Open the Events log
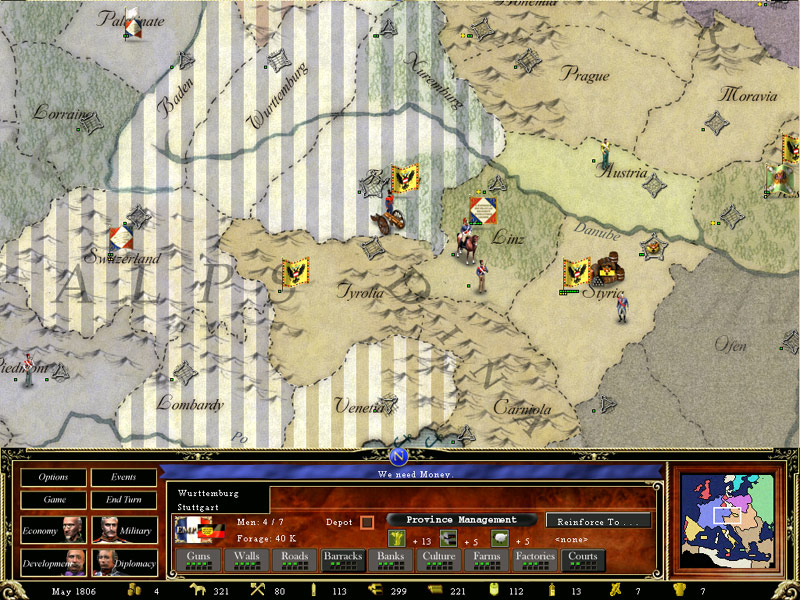Screen dimensions: 800x600 pos(124,478)
